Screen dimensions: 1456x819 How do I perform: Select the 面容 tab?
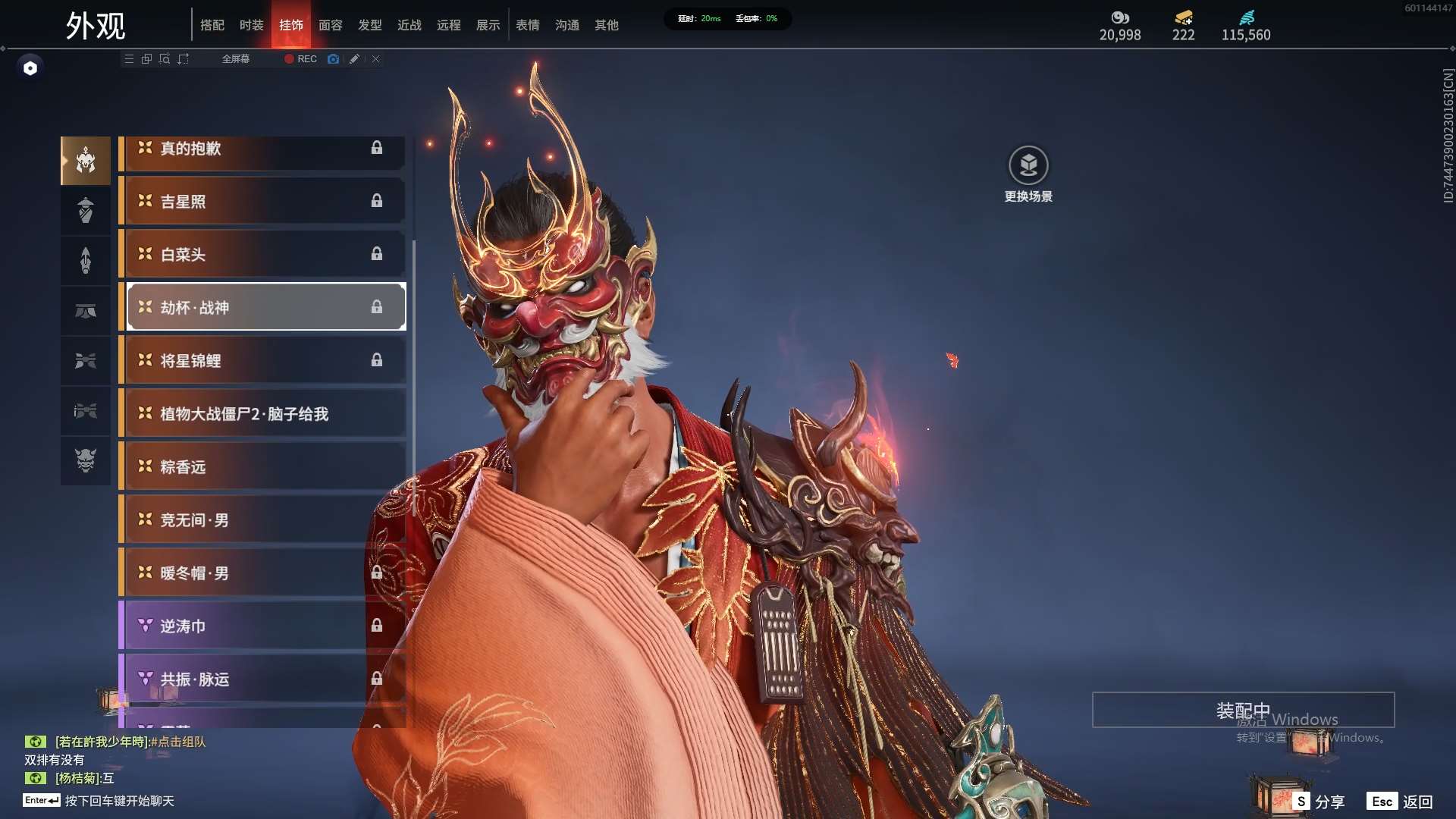coord(331,25)
